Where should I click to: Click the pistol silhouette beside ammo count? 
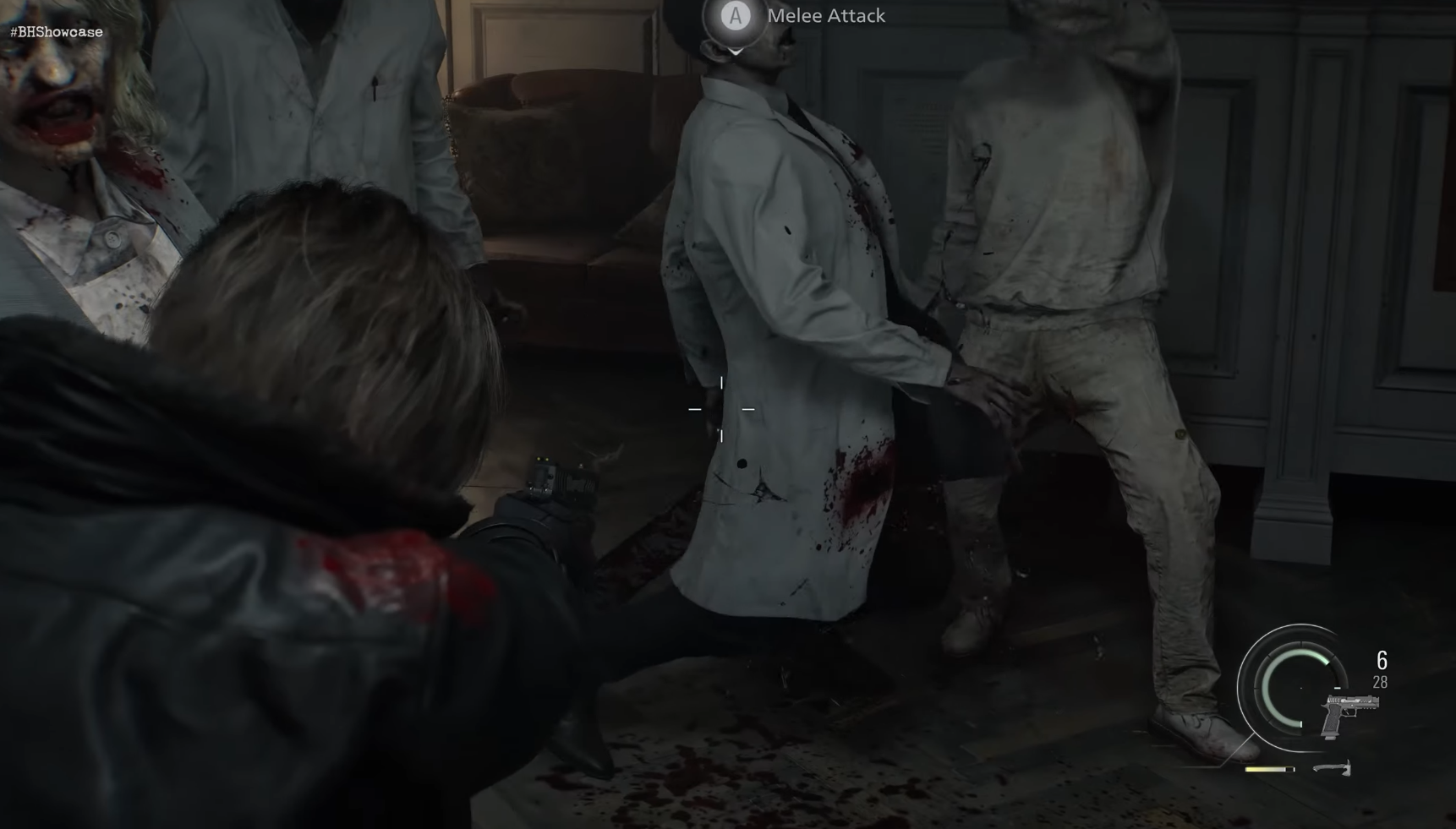1349,714
